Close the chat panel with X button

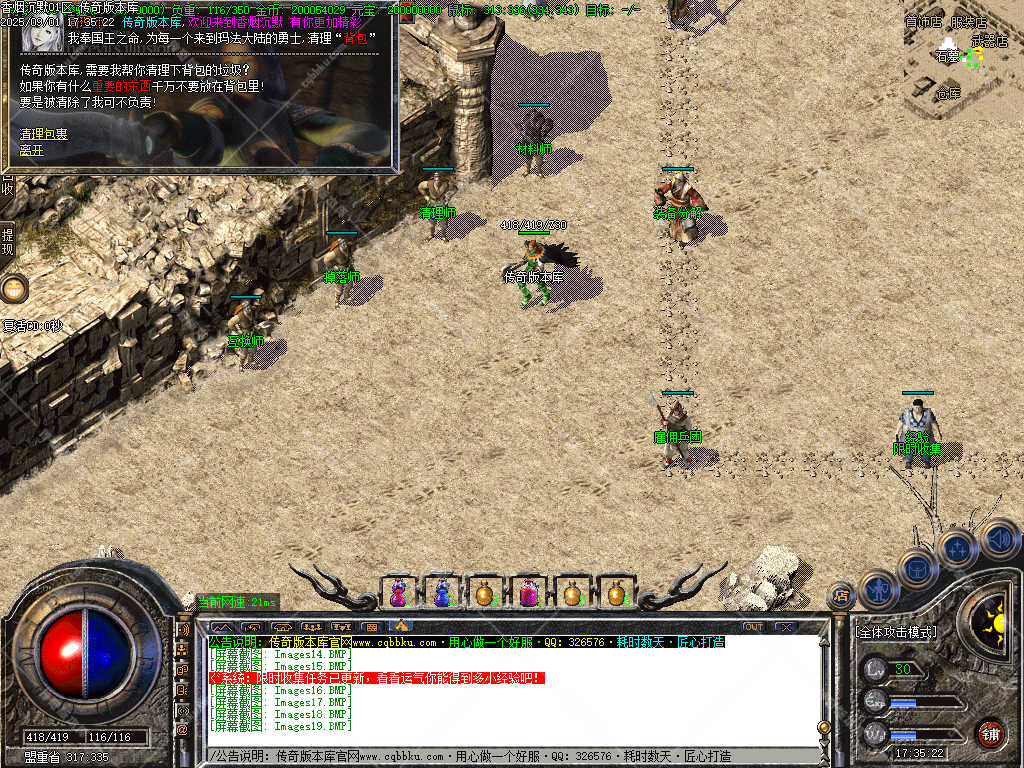point(786,627)
